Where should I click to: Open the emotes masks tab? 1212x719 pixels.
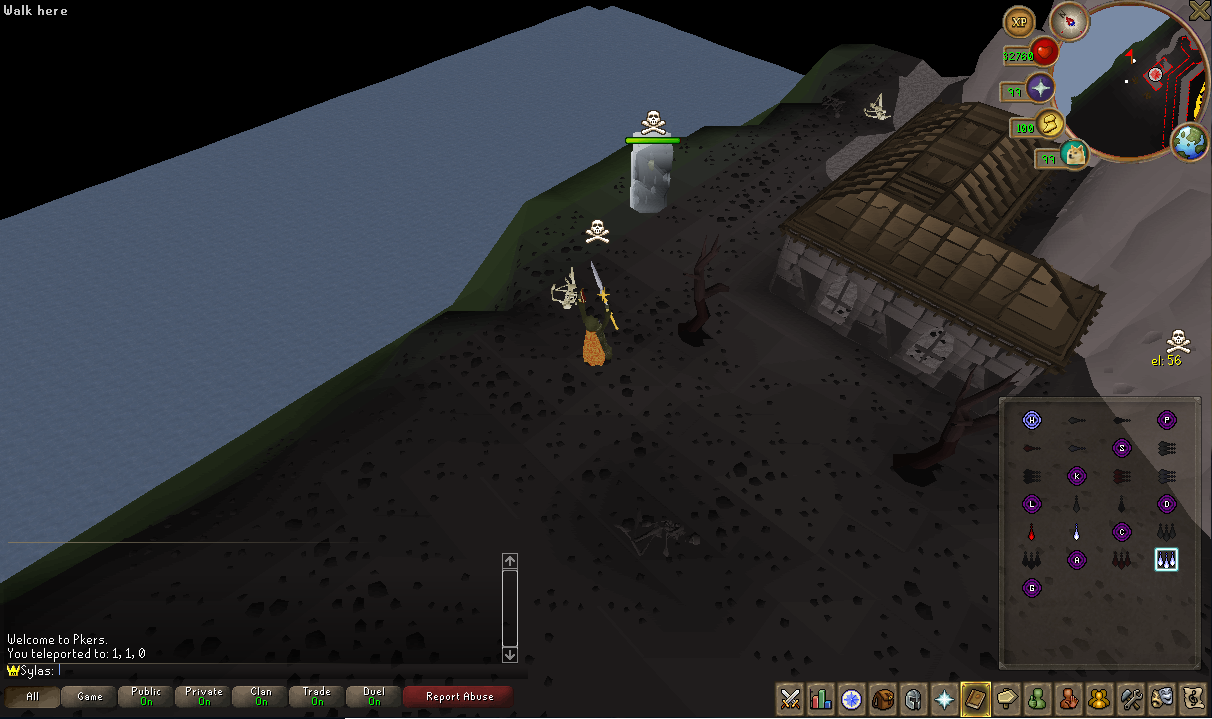tap(1162, 698)
